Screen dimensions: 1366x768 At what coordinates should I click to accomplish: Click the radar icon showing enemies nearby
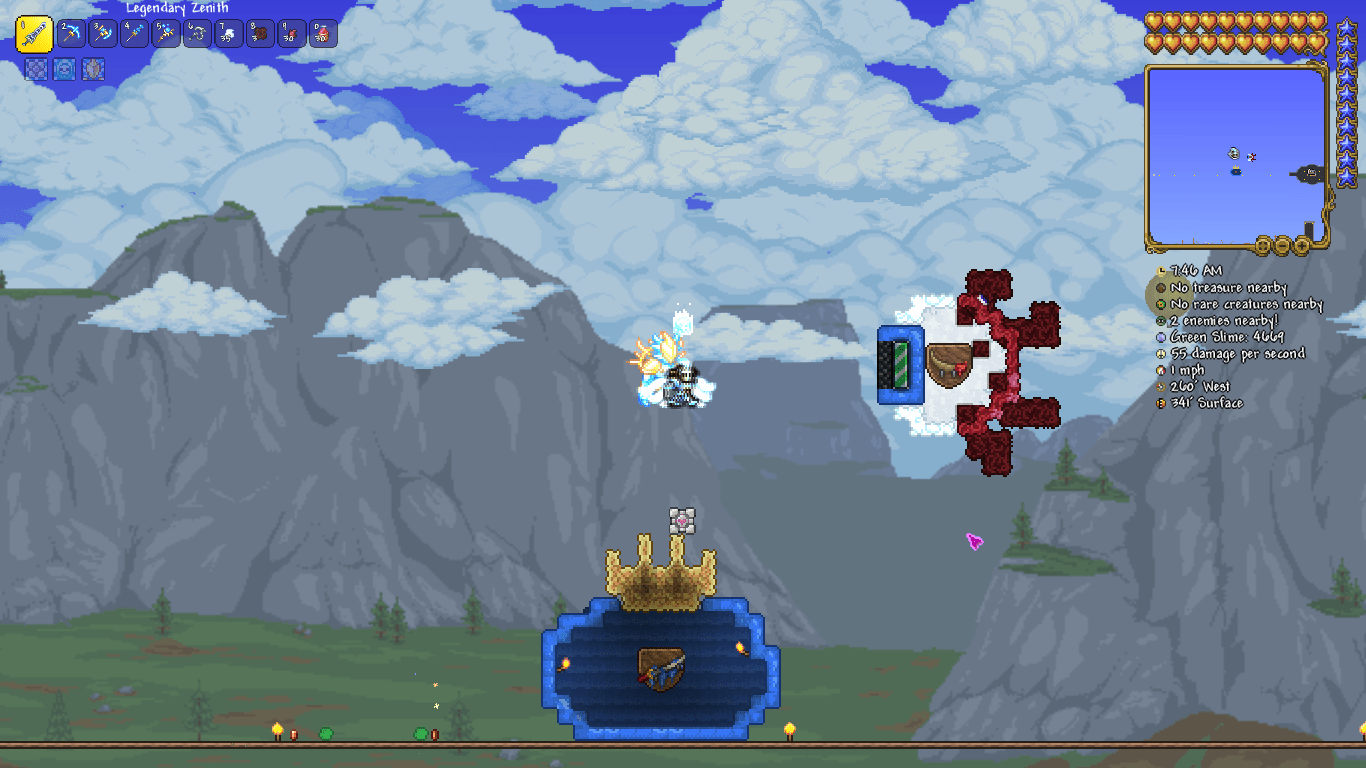coord(1160,320)
